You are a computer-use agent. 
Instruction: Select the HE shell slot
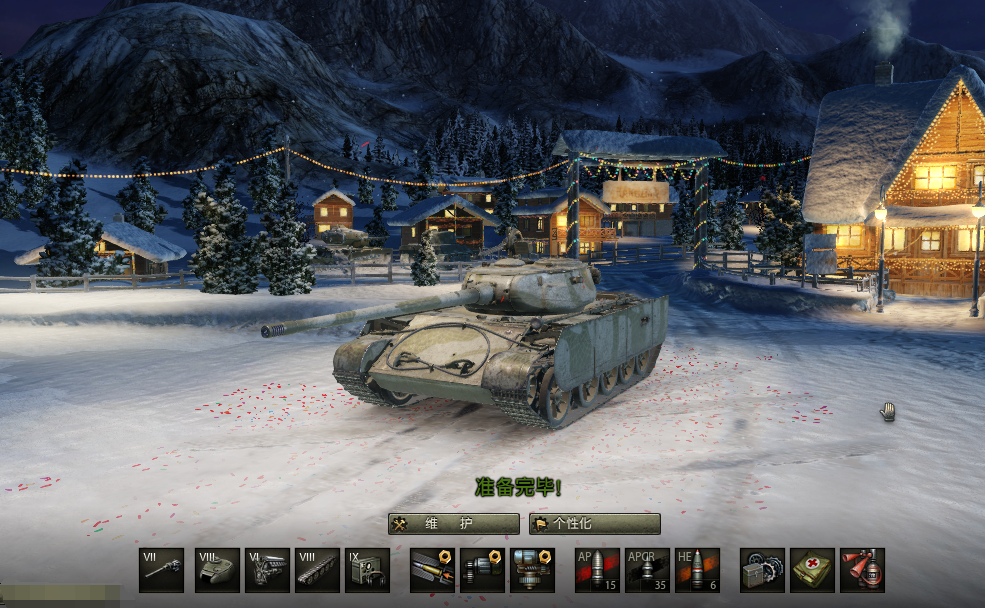click(697, 570)
